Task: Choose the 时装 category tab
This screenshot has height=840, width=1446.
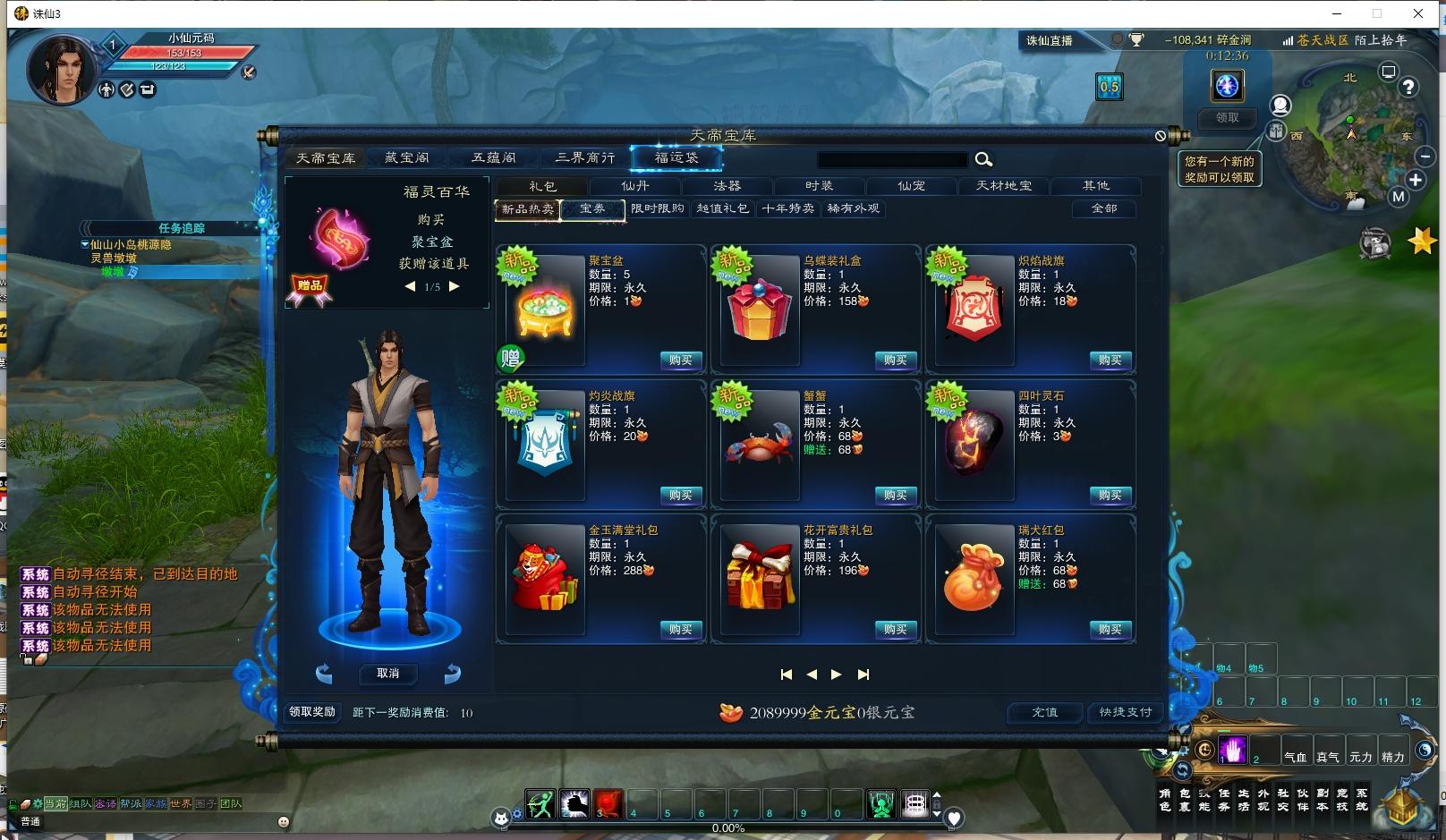Action: 819,186
